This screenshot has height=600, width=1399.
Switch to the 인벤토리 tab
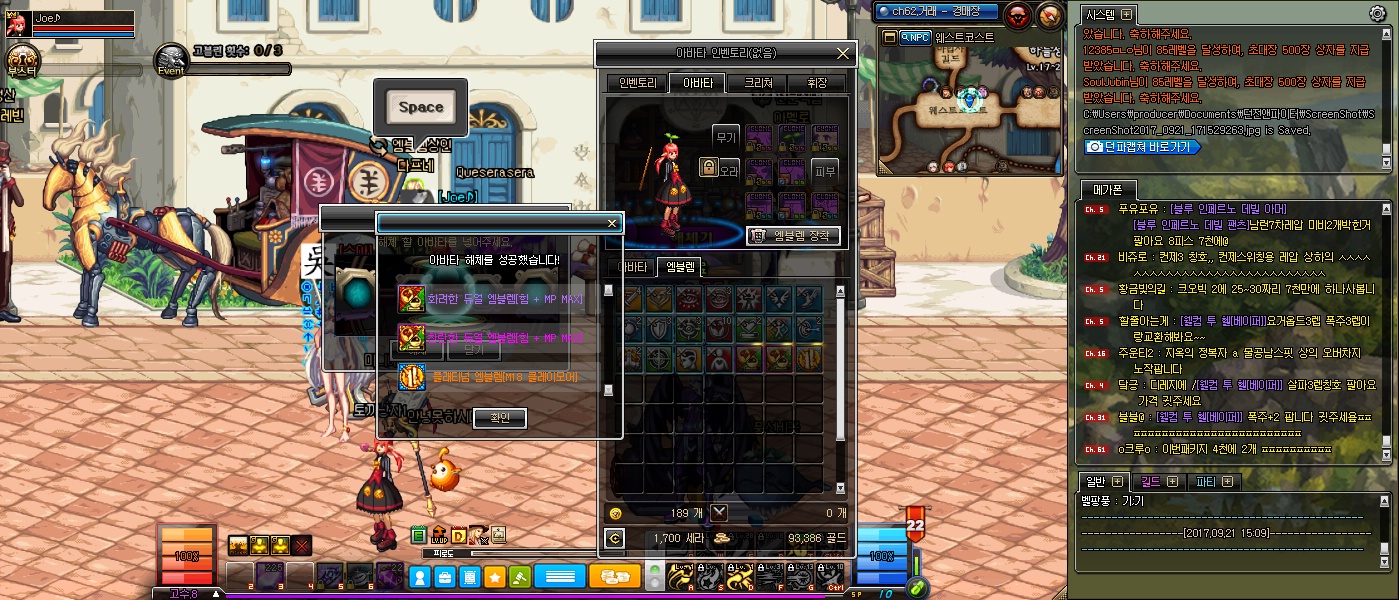(x=637, y=83)
